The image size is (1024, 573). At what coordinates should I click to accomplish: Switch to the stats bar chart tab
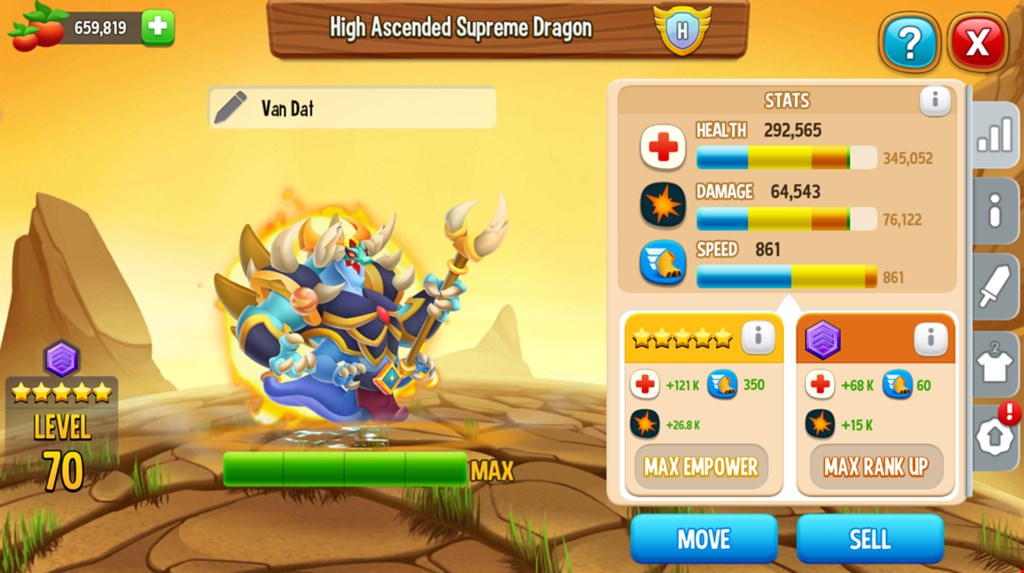coord(994,135)
